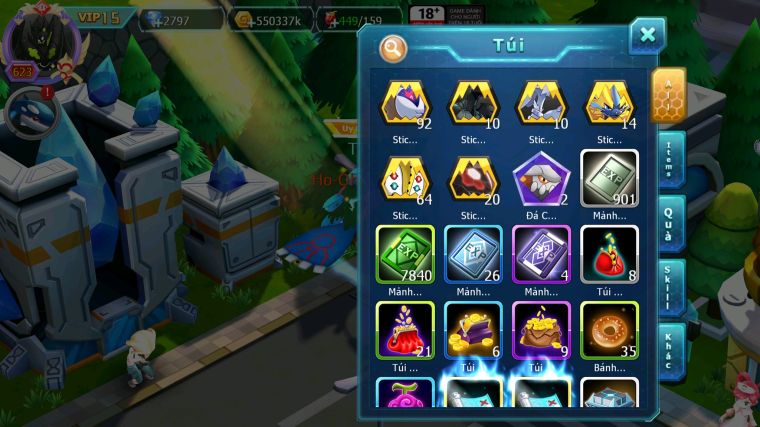Image resolution: width=760 pixels, height=427 pixels.
Task: Select the donut Bánh item
Action: (609, 329)
